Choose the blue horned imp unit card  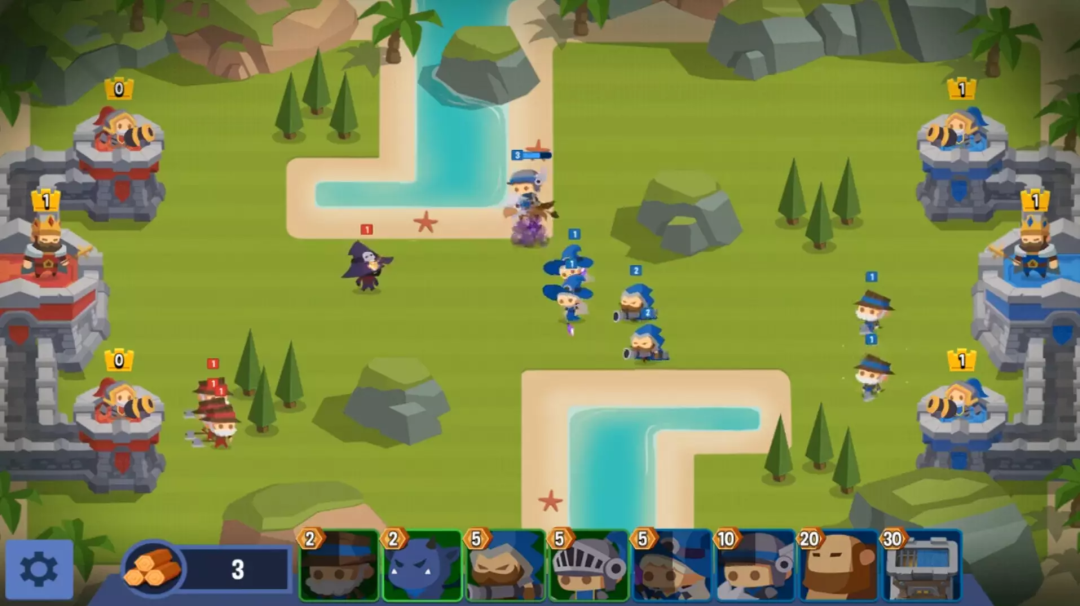pyautogui.click(x=422, y=567)
